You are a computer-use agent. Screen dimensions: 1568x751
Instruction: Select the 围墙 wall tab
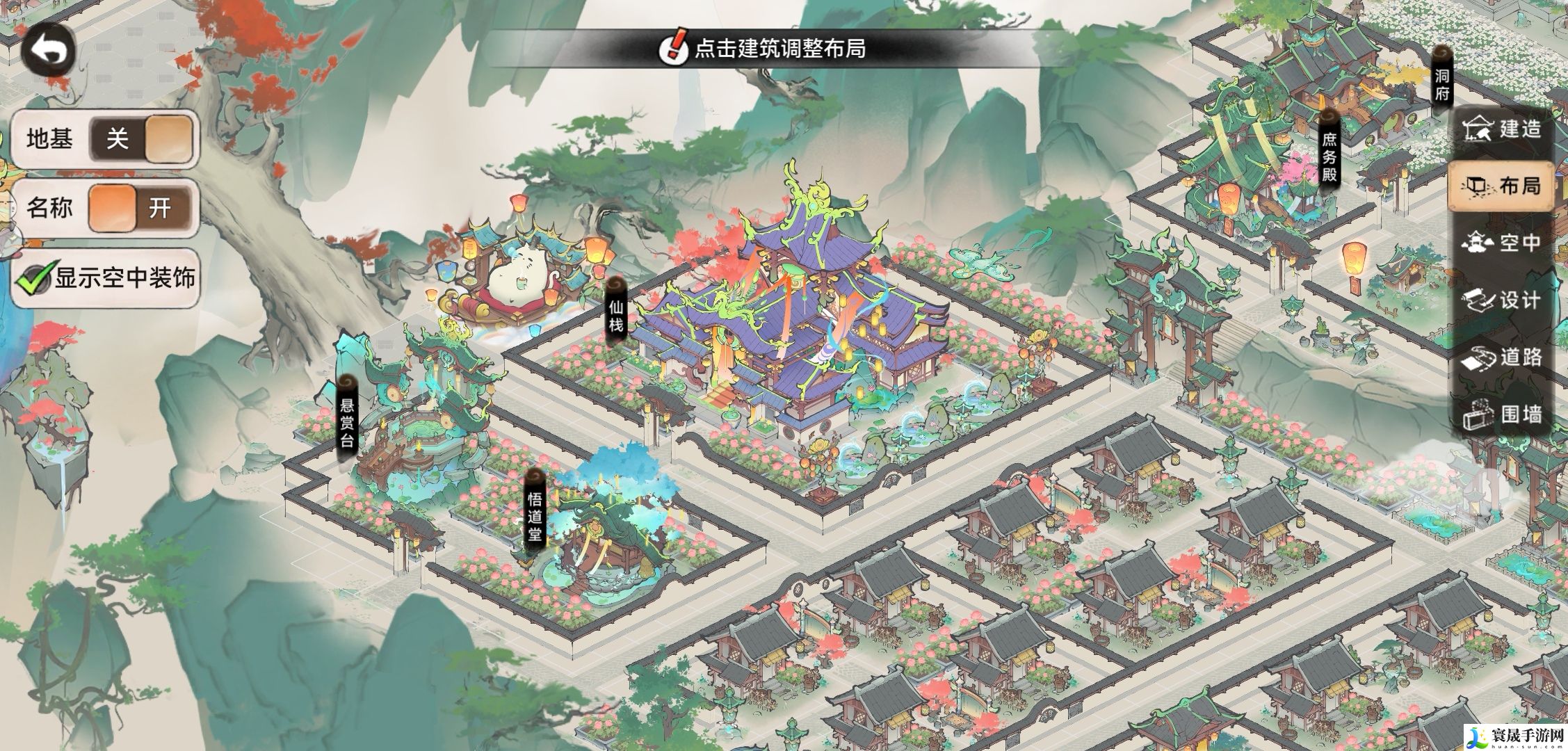point(1503,414)
